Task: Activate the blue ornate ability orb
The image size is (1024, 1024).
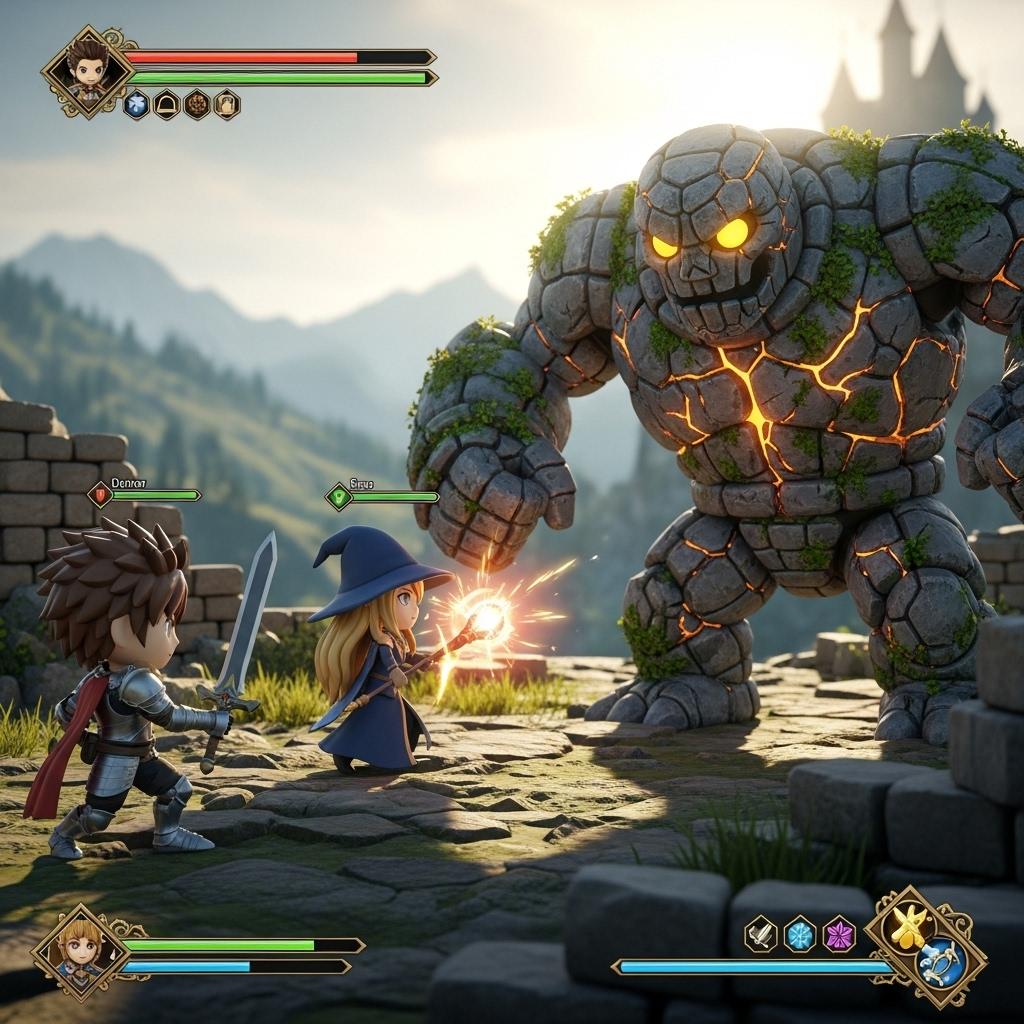Action: coord(940,962)
